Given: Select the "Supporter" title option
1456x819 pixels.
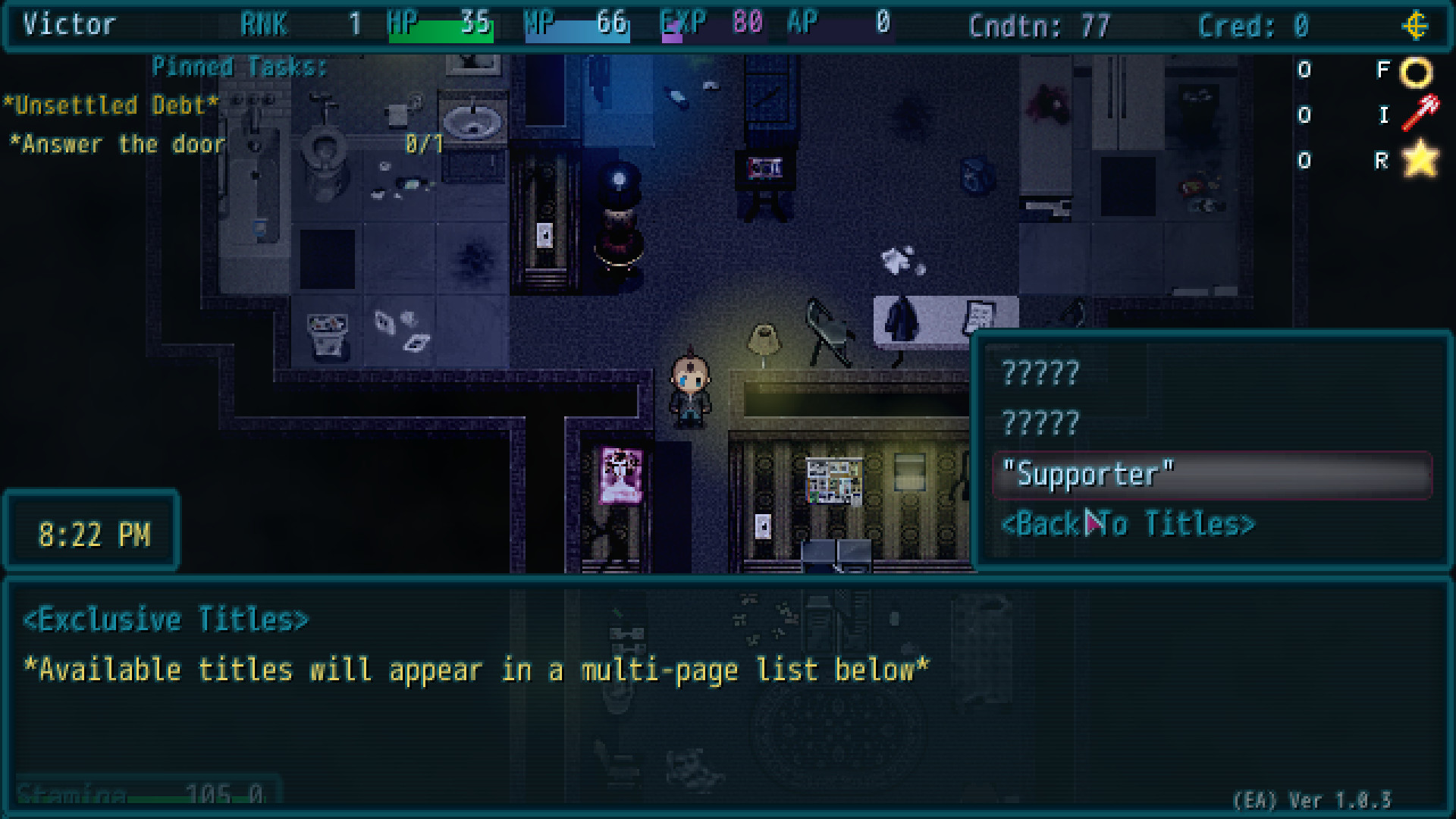Looking at the screenshot, I should click(1089, 474).
